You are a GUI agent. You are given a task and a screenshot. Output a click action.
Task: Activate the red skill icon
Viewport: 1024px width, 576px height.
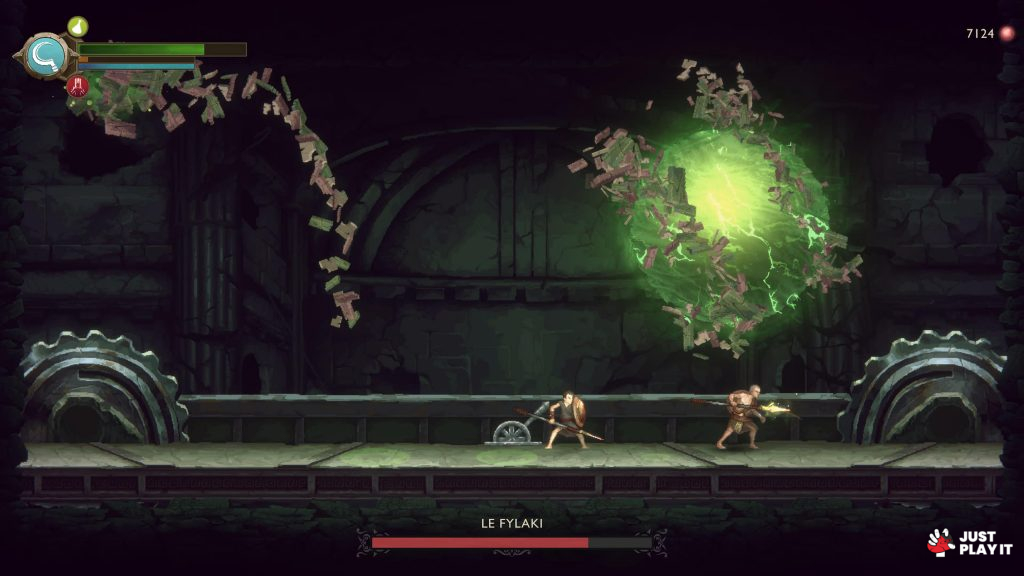(x=78, y=87)
